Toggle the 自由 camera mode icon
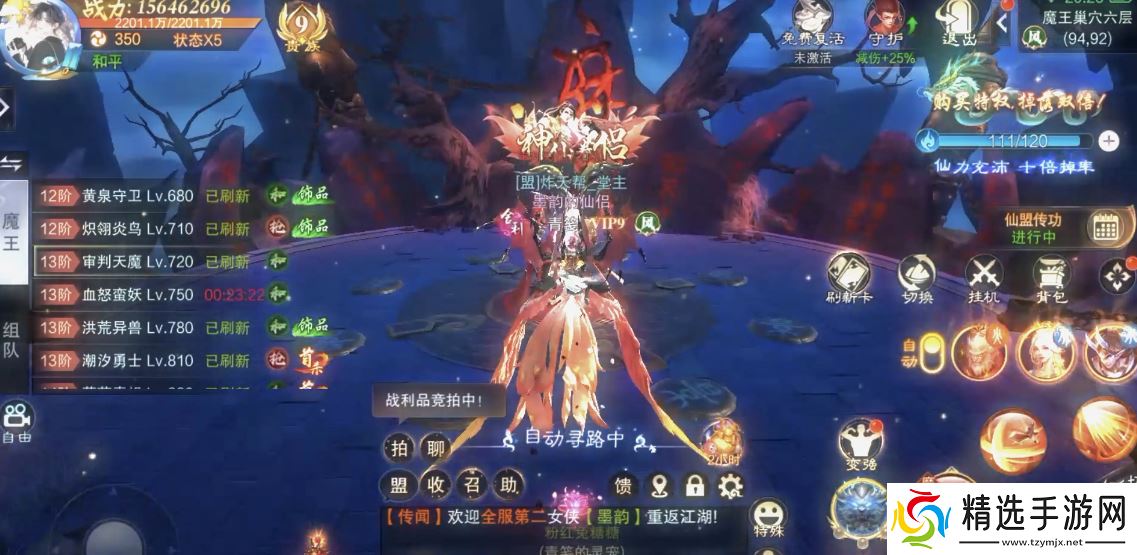Screen dimensions: 1137x555 [17, 421]
